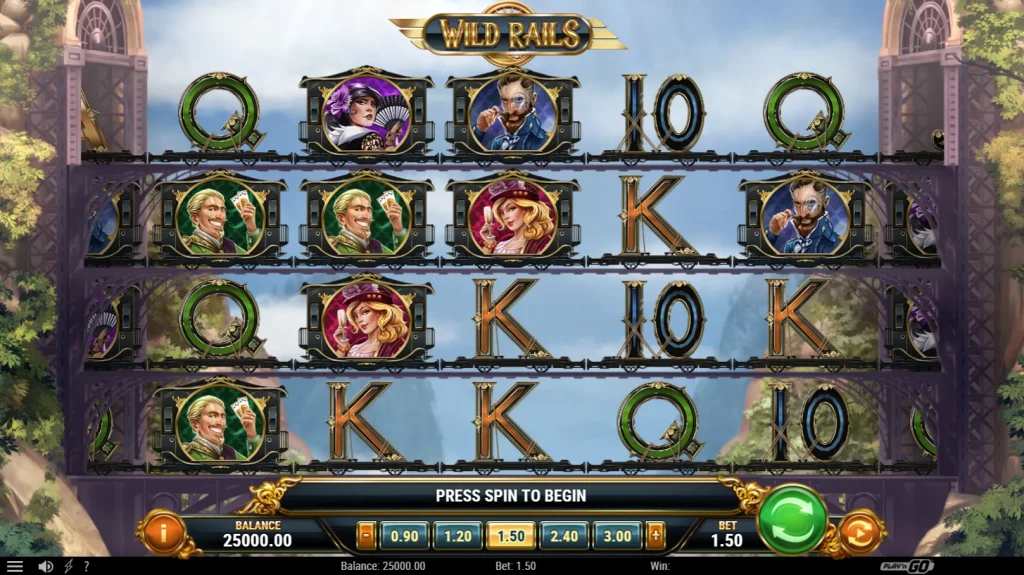The image size is (1024, 575).
Task: Toggle the lightning bolt fast-play icon
Action: point(68,566)
